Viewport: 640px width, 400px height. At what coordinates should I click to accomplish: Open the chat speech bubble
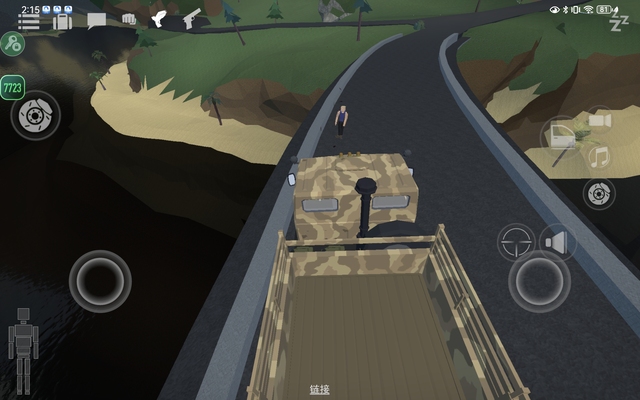[96, 20]
